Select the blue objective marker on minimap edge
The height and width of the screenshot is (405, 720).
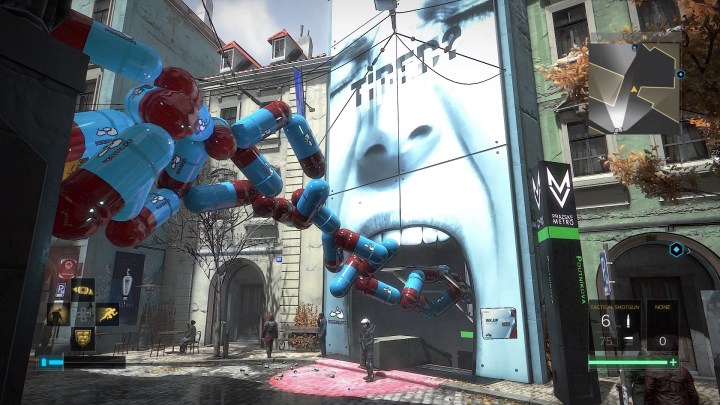681,74
